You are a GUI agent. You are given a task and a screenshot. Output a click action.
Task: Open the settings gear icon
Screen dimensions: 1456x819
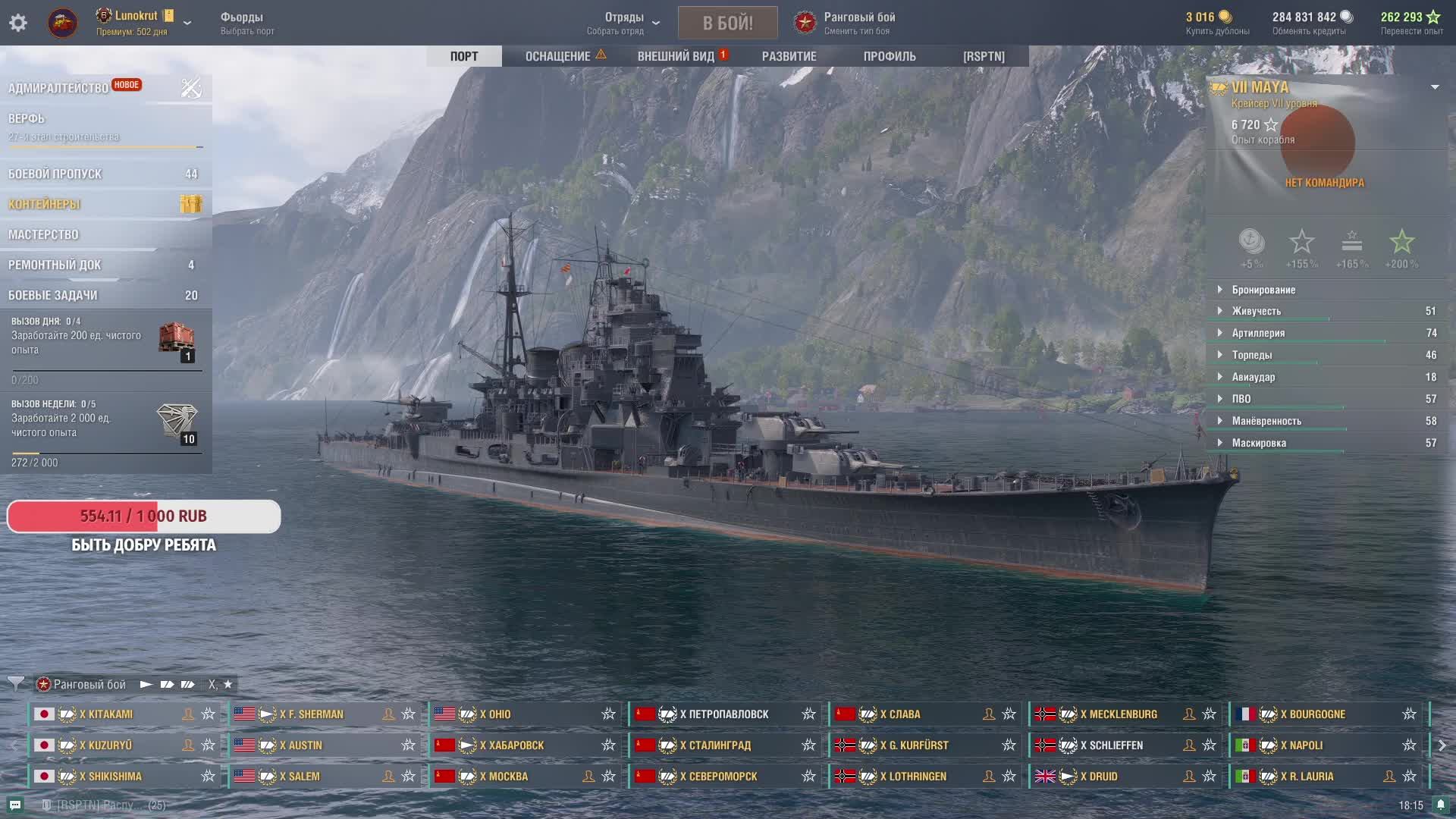coord(18,23)
